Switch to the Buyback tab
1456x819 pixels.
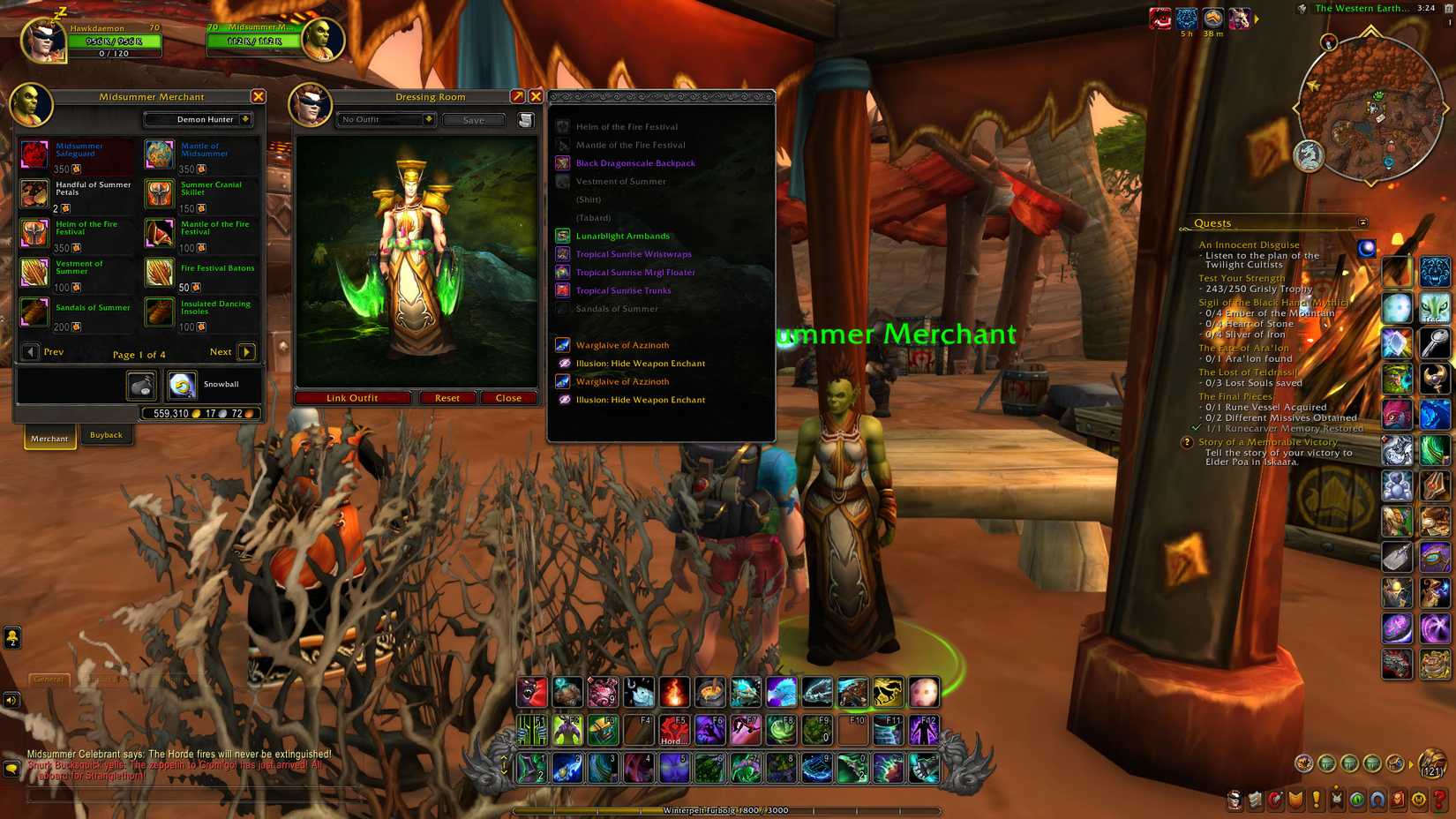click(x=106, y=434)
